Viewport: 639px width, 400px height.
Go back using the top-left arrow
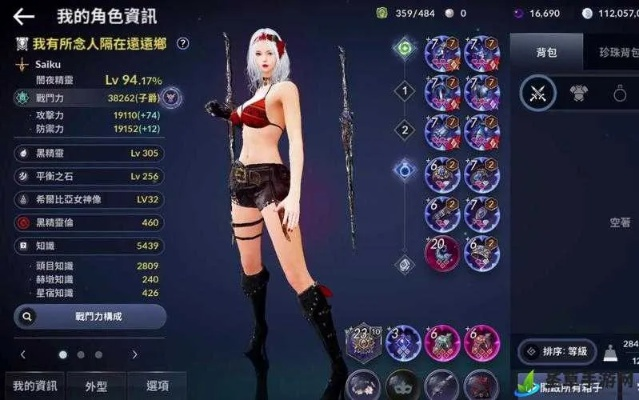22,16
